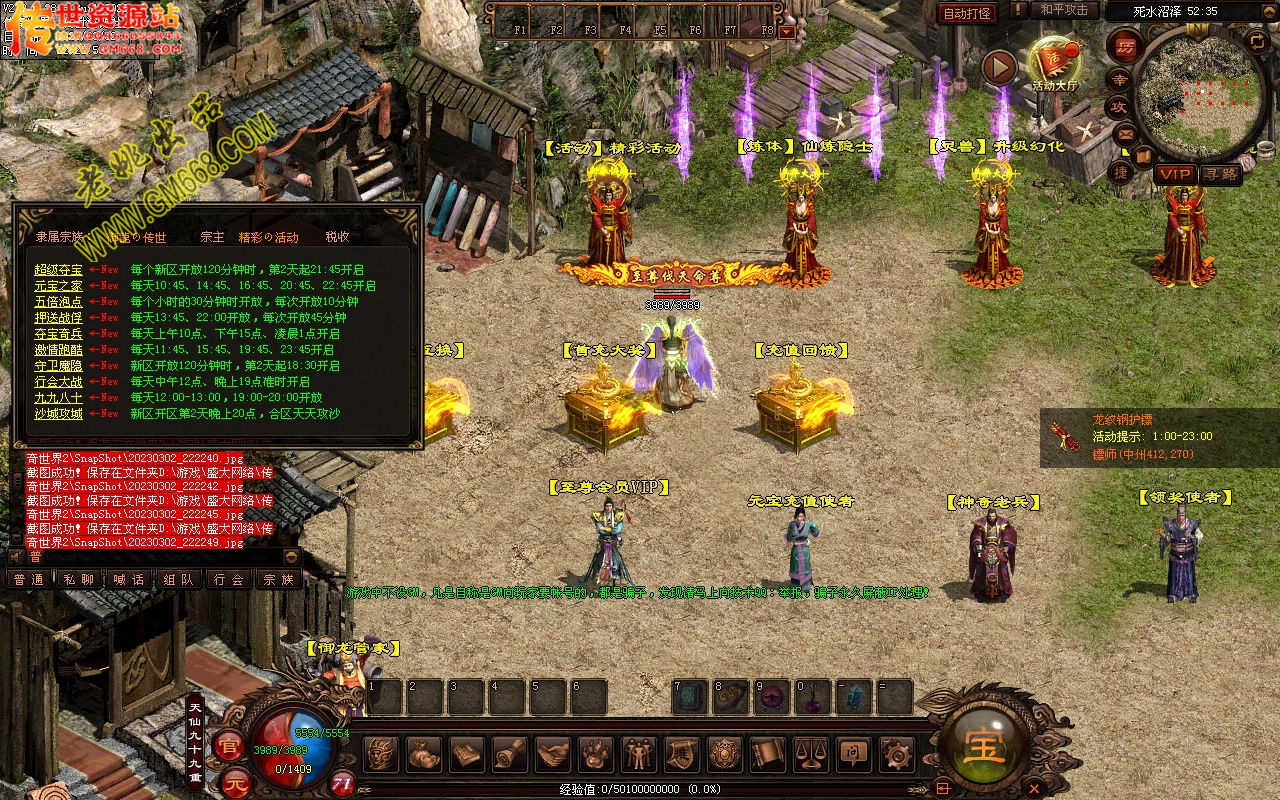This screenshot has height=800, width=1280.
Task: Toggle the 自动打怪 auto-fight button
Action: point(967,13)
